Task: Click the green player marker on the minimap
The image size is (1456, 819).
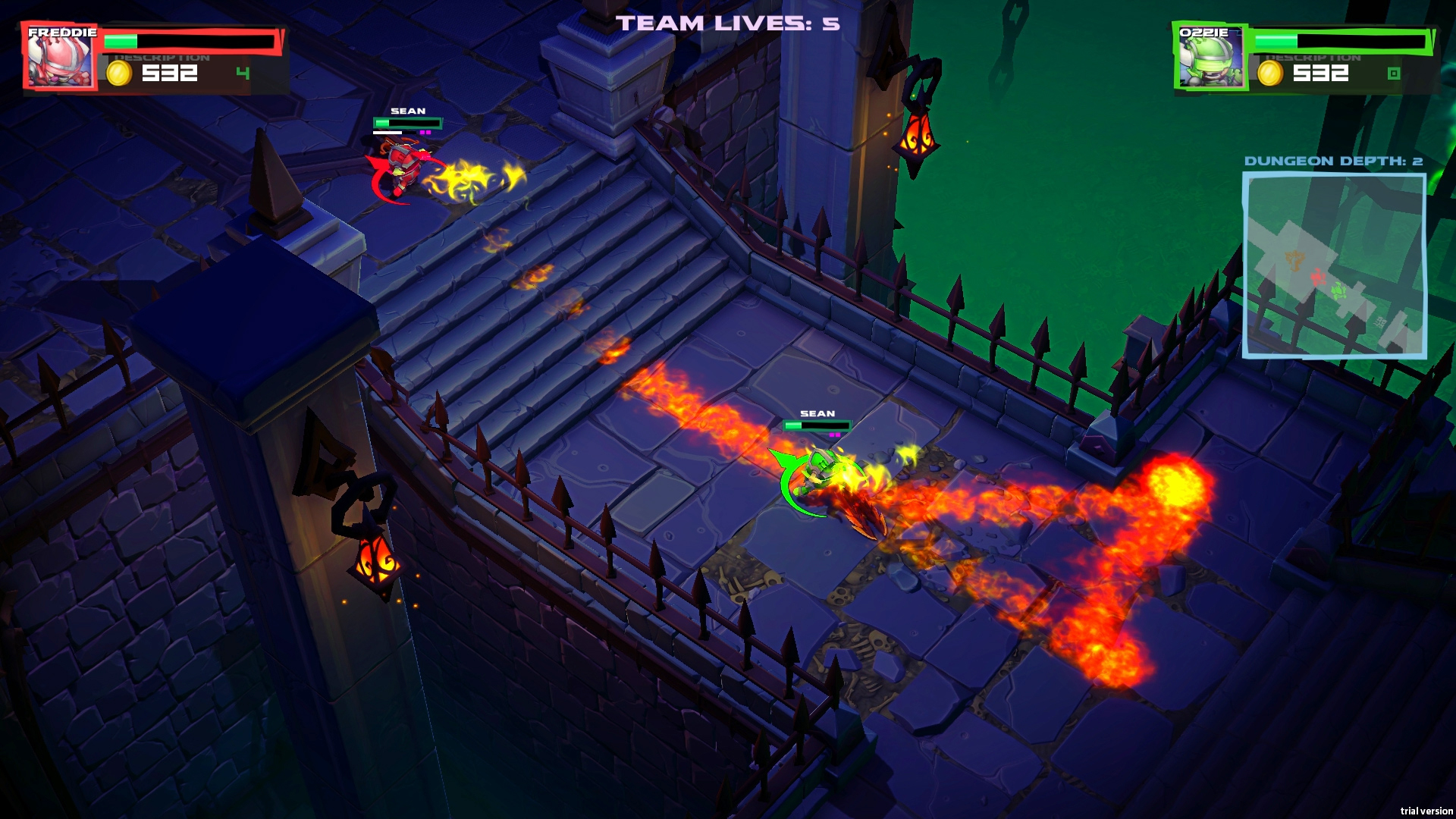Action: point(1338,290)
